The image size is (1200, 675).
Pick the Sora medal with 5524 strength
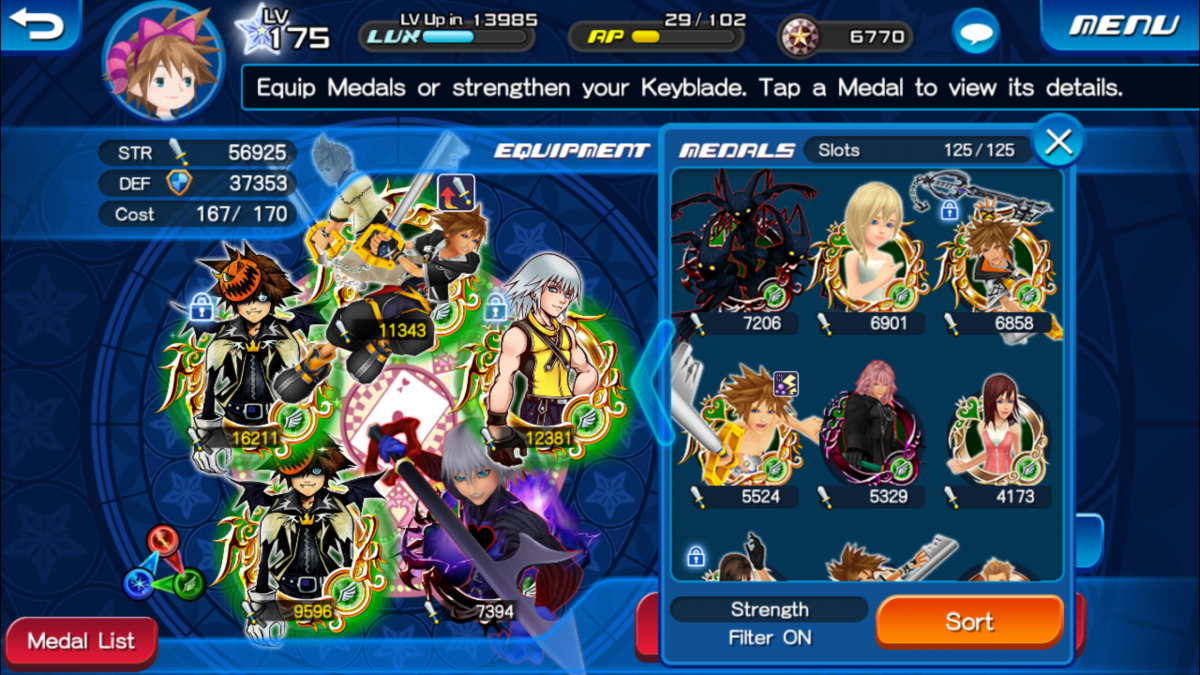point(745,430)
